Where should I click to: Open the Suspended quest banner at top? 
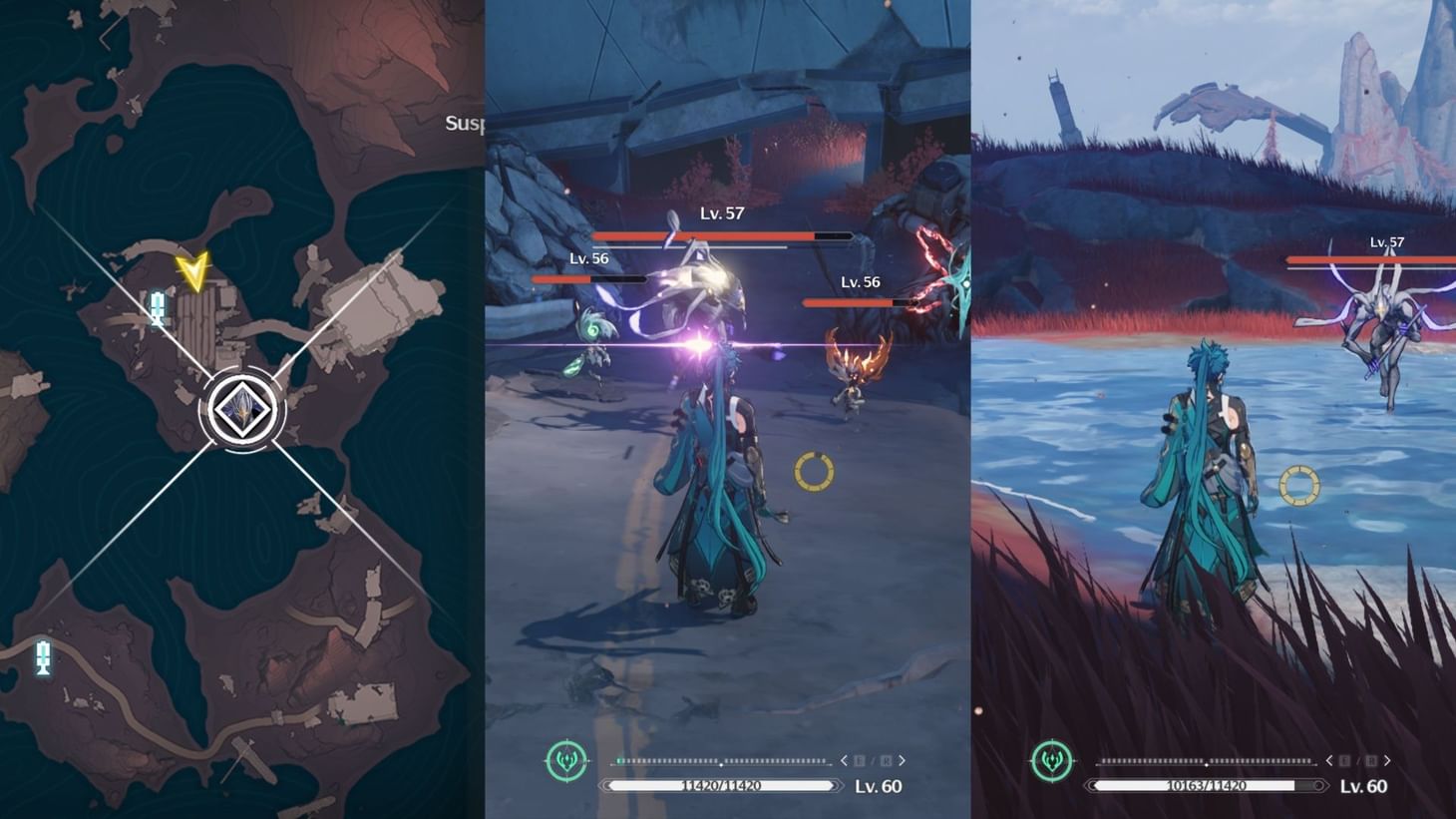tap(465, 122)
